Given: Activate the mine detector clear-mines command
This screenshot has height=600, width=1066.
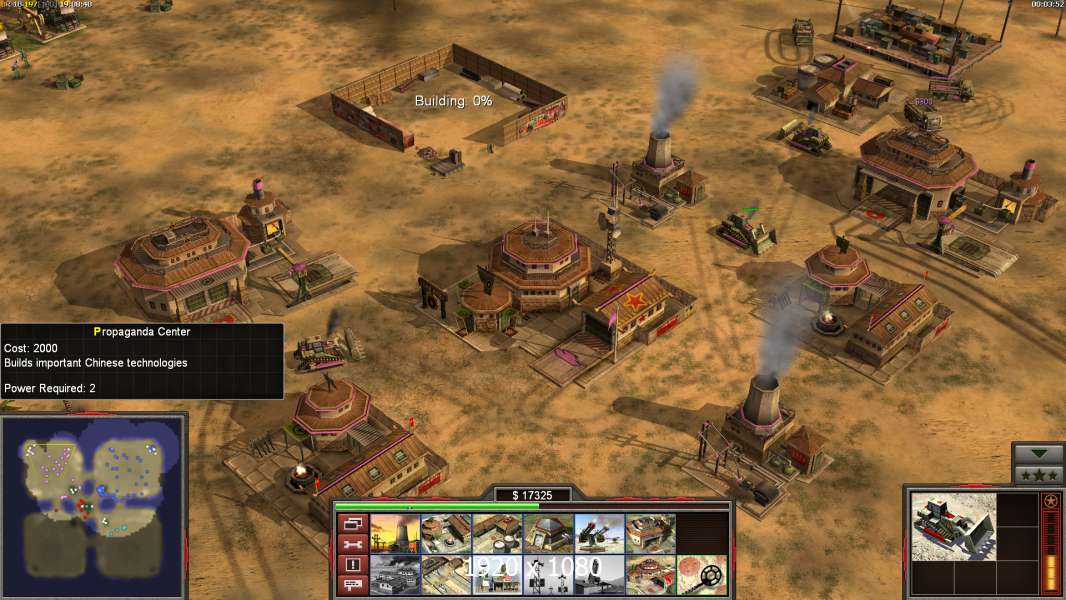Looking at the screenshot, I should coord(701,575).
